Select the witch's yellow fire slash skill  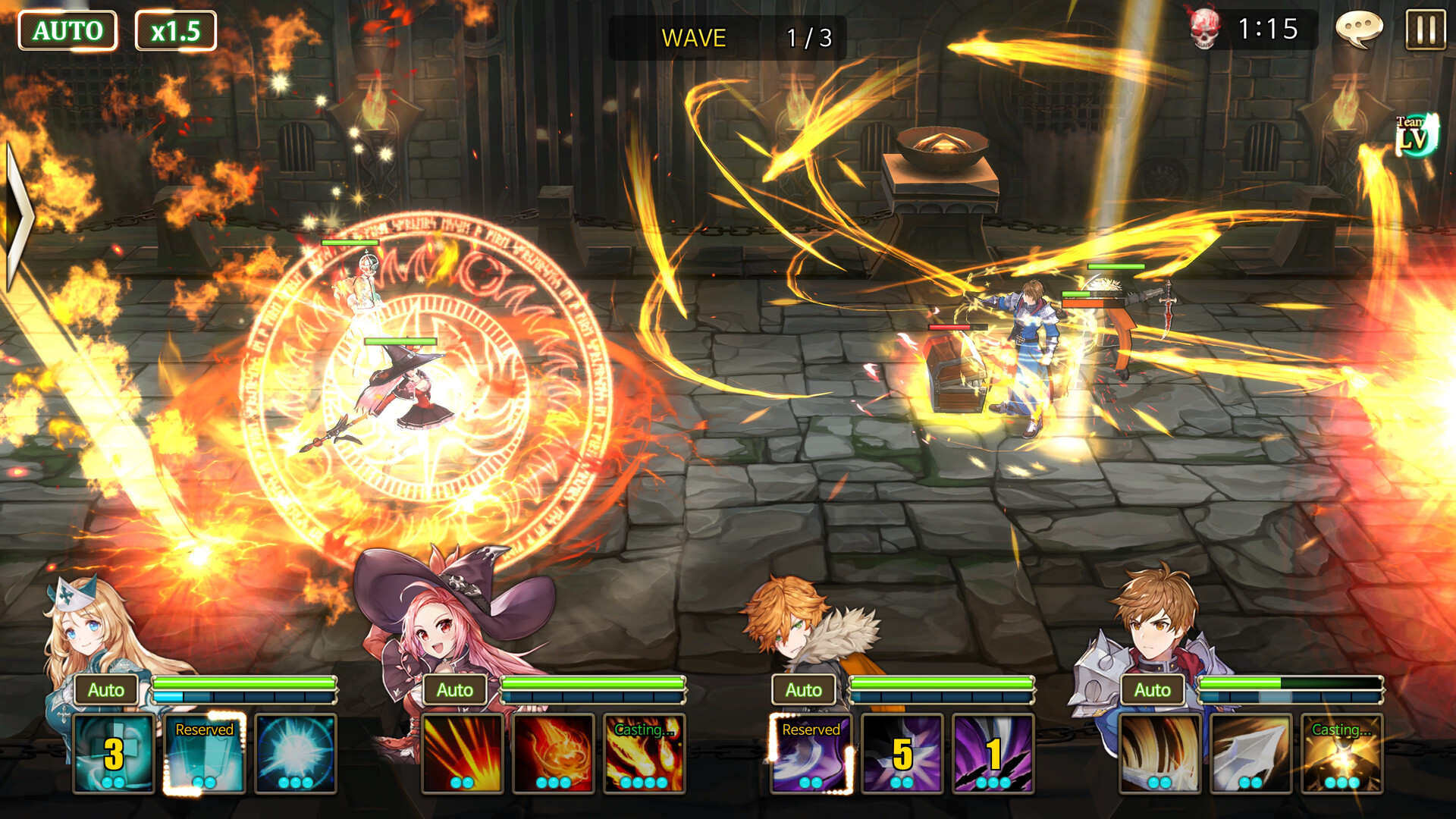pos(463,752)
